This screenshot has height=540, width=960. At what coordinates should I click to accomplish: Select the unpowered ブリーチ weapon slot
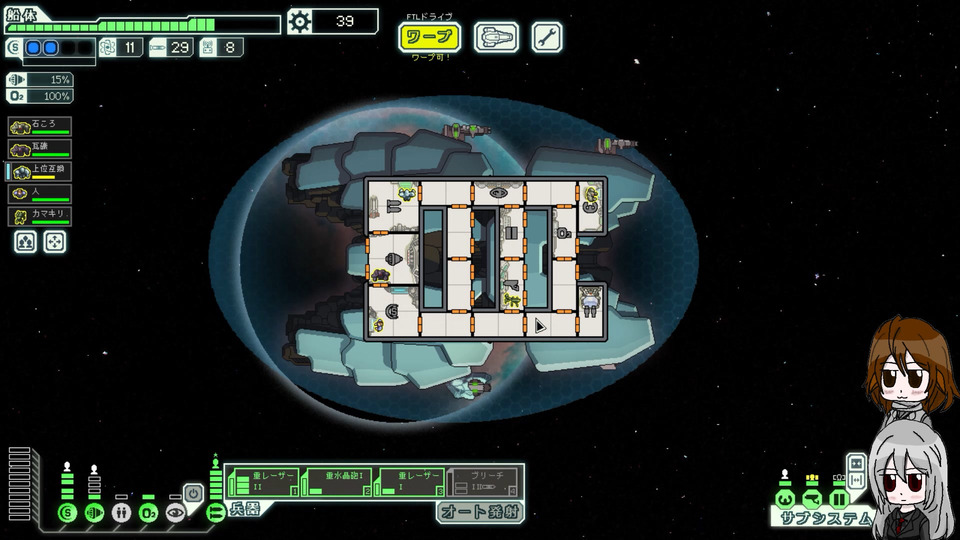483,481
